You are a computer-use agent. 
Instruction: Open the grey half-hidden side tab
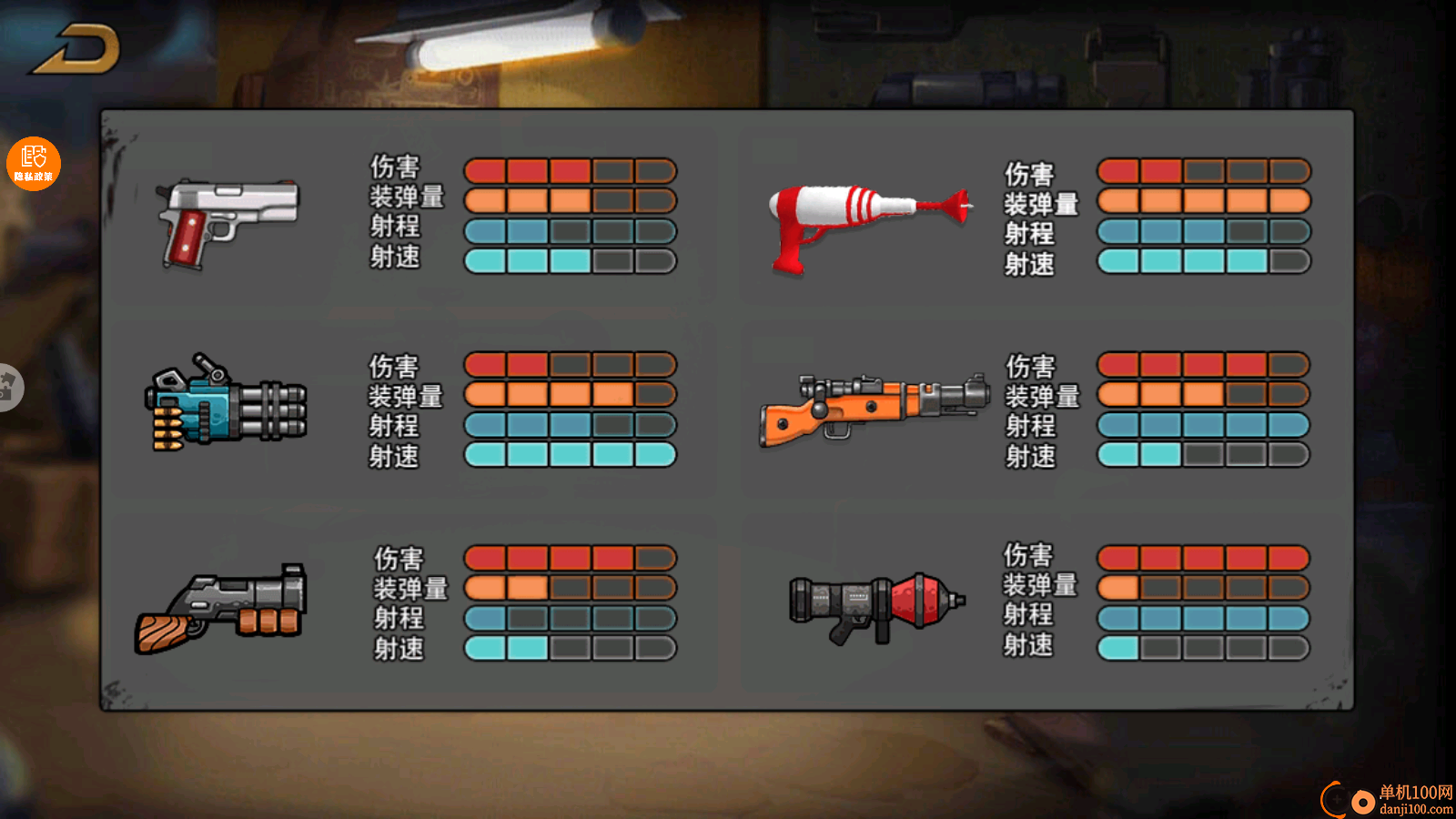[x=9, y=387]
